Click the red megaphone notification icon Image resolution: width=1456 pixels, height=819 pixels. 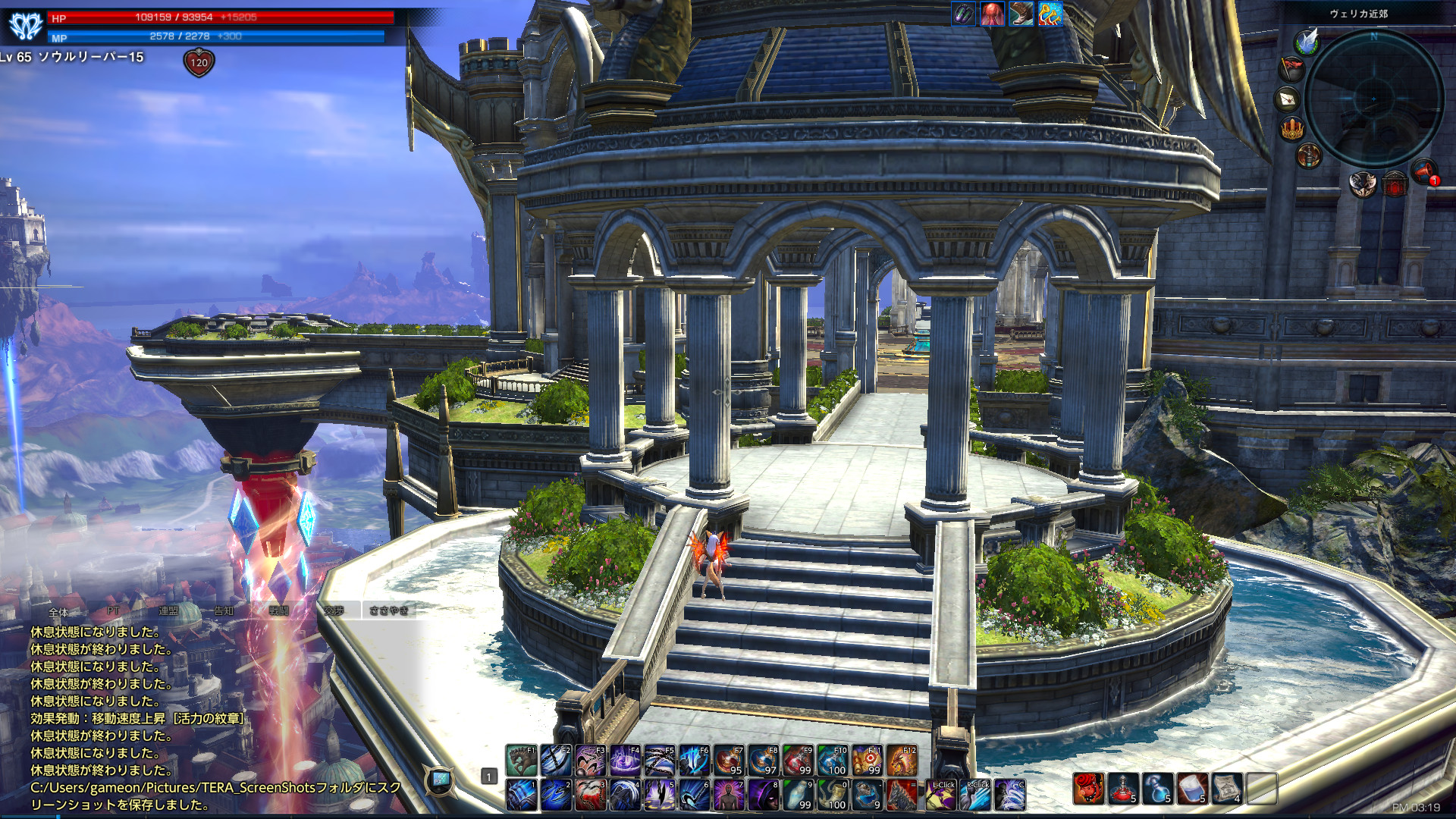1423,171
